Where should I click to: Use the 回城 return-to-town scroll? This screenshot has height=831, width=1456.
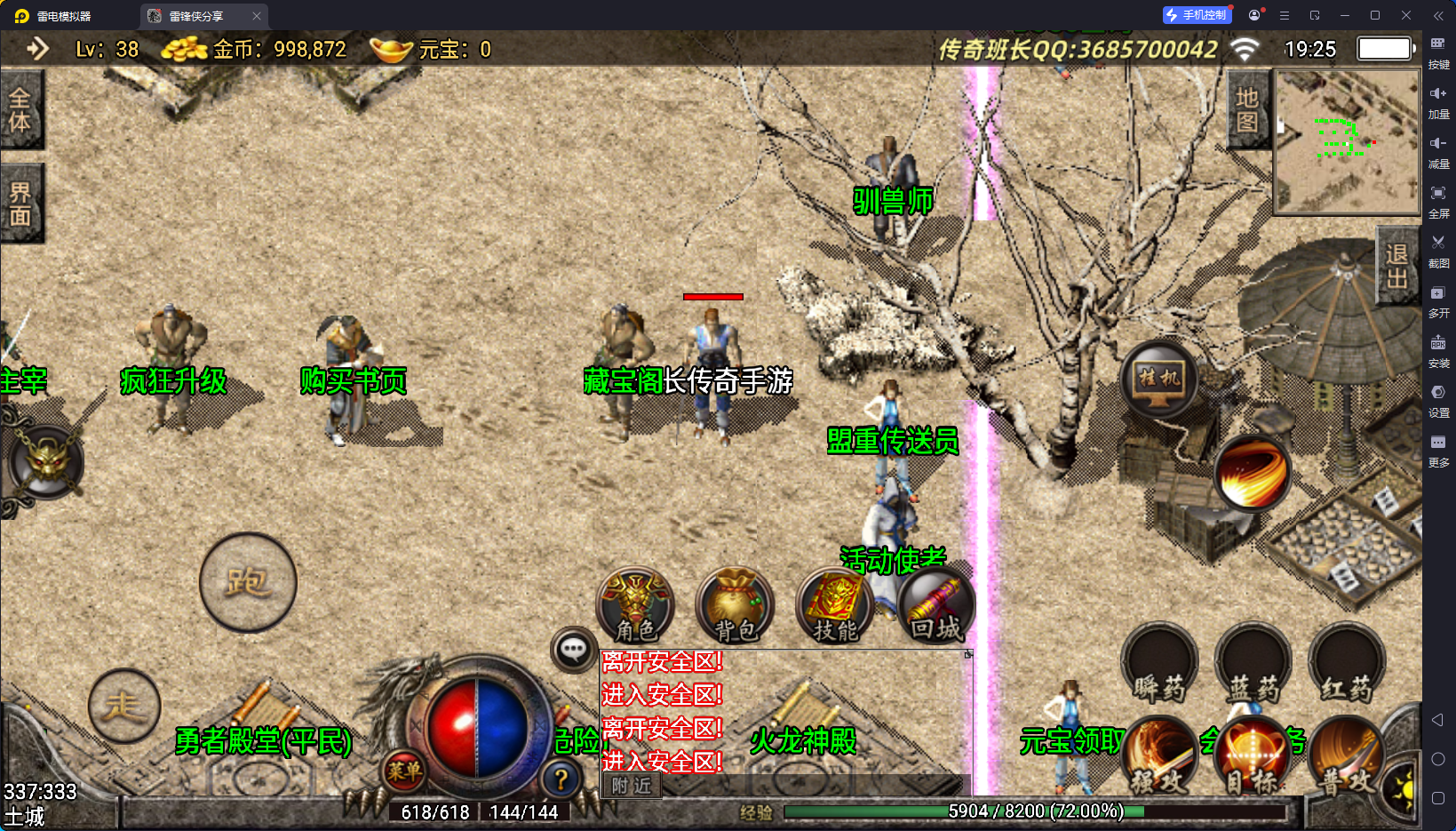click(935, 606)
